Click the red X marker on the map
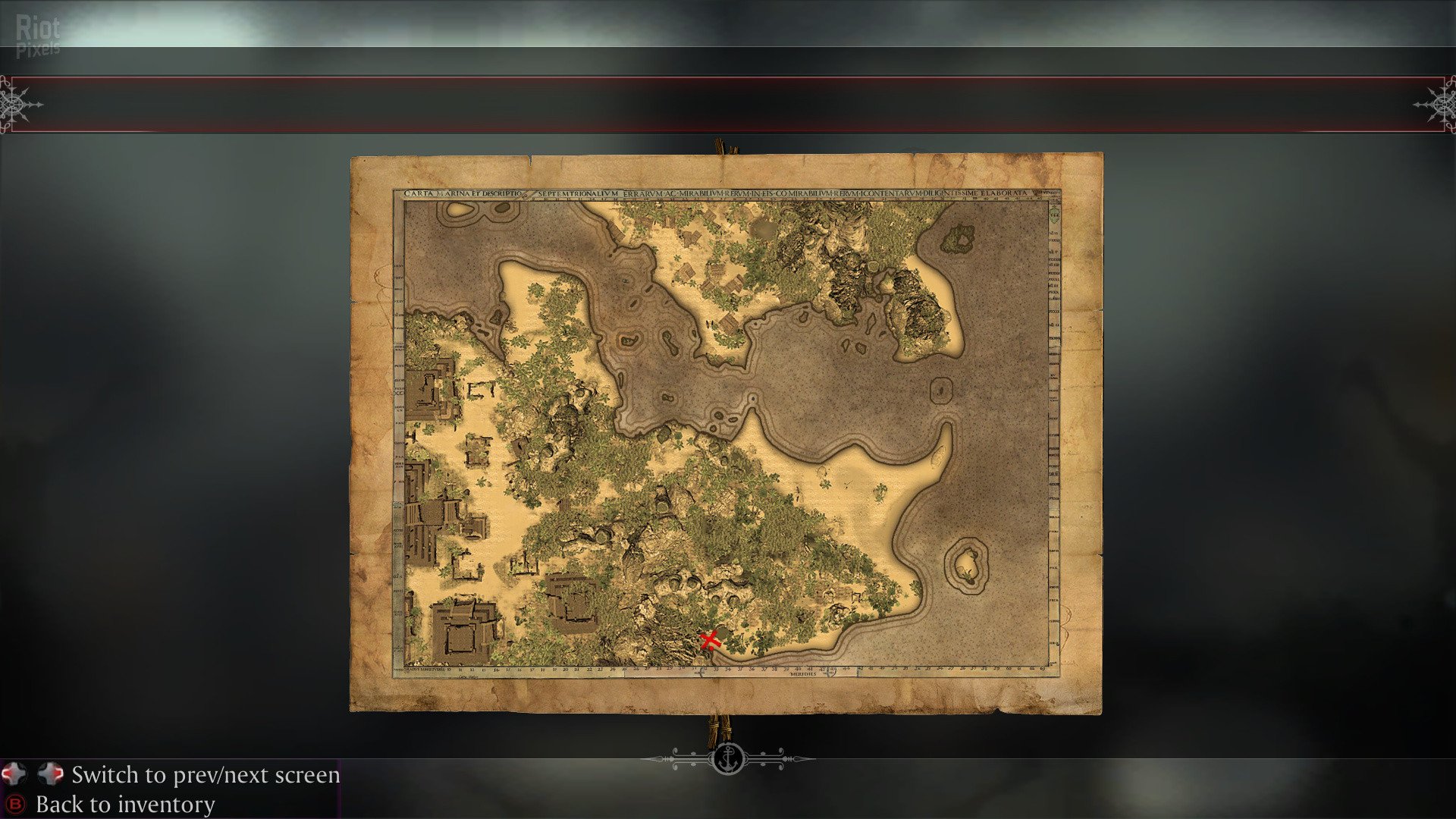1456x819 pixels. [x=710, y=640]
